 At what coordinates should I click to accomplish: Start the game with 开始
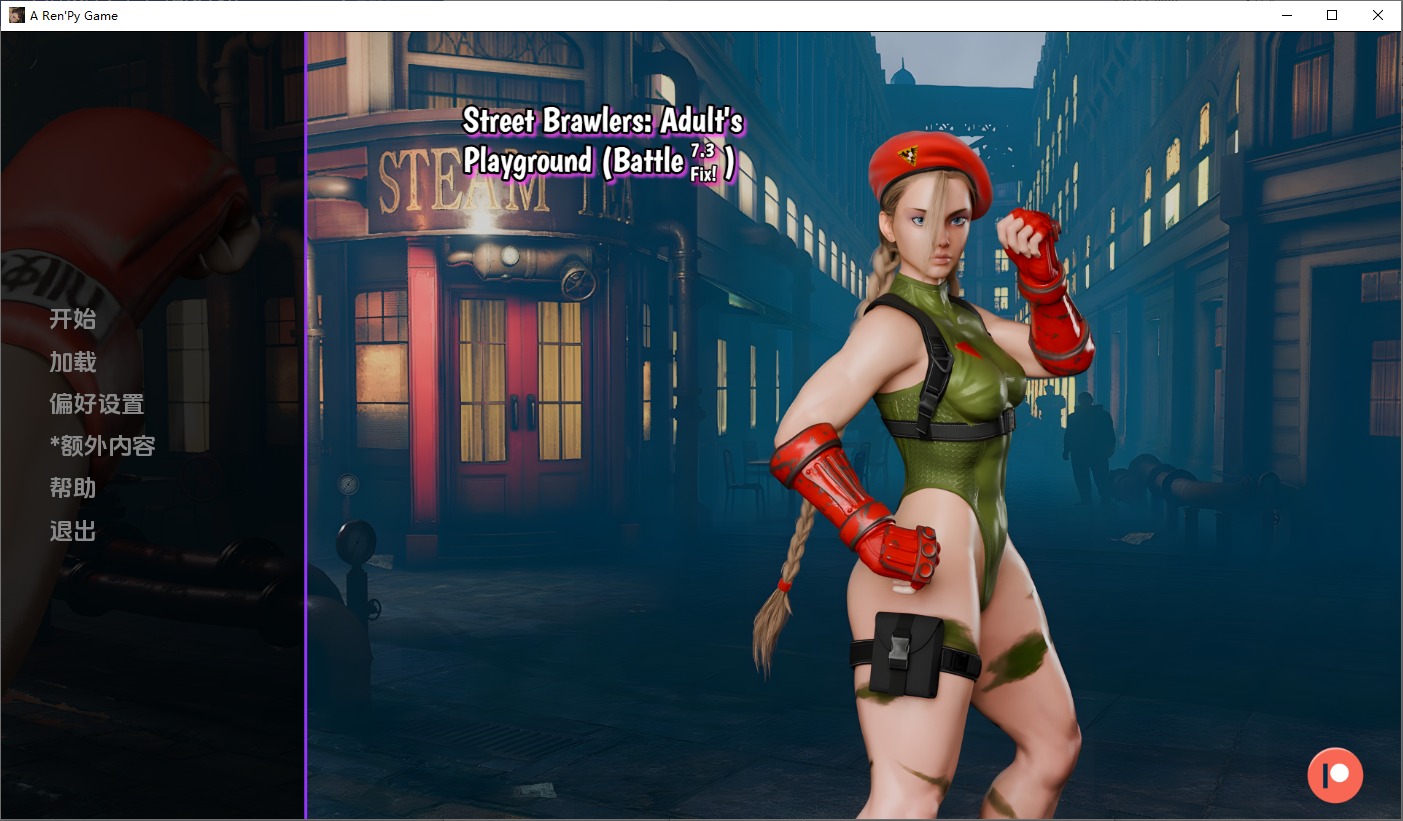pos(73,320)
